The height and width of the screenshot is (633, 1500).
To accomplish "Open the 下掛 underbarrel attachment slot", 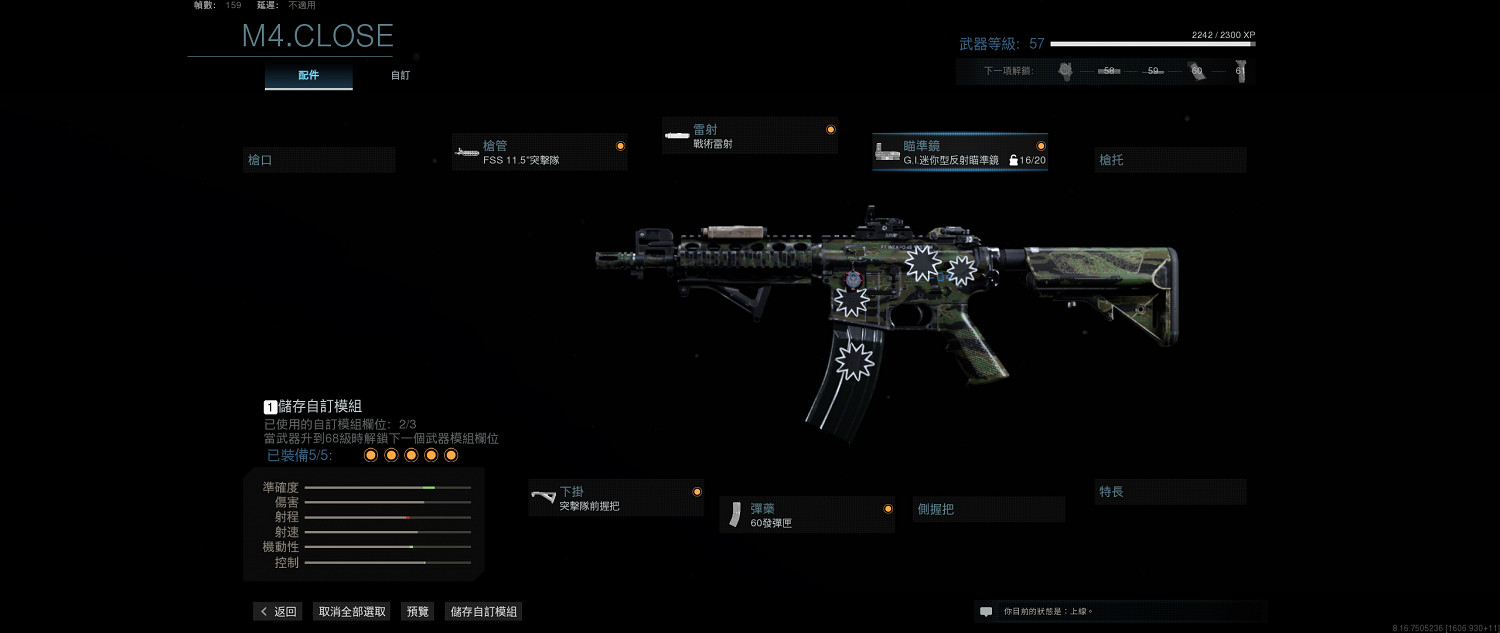I will coord(615,498).
